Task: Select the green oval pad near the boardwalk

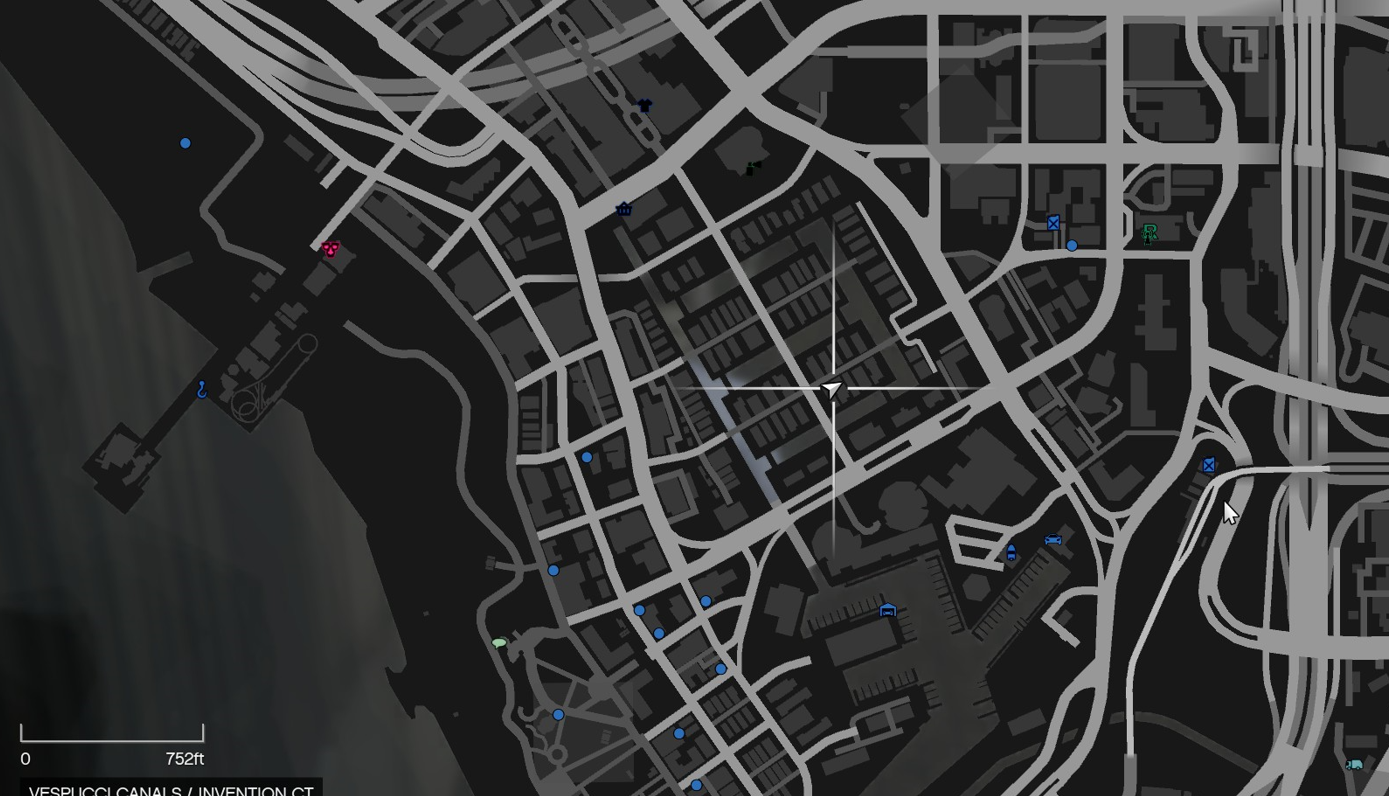Action: point(498,642)
